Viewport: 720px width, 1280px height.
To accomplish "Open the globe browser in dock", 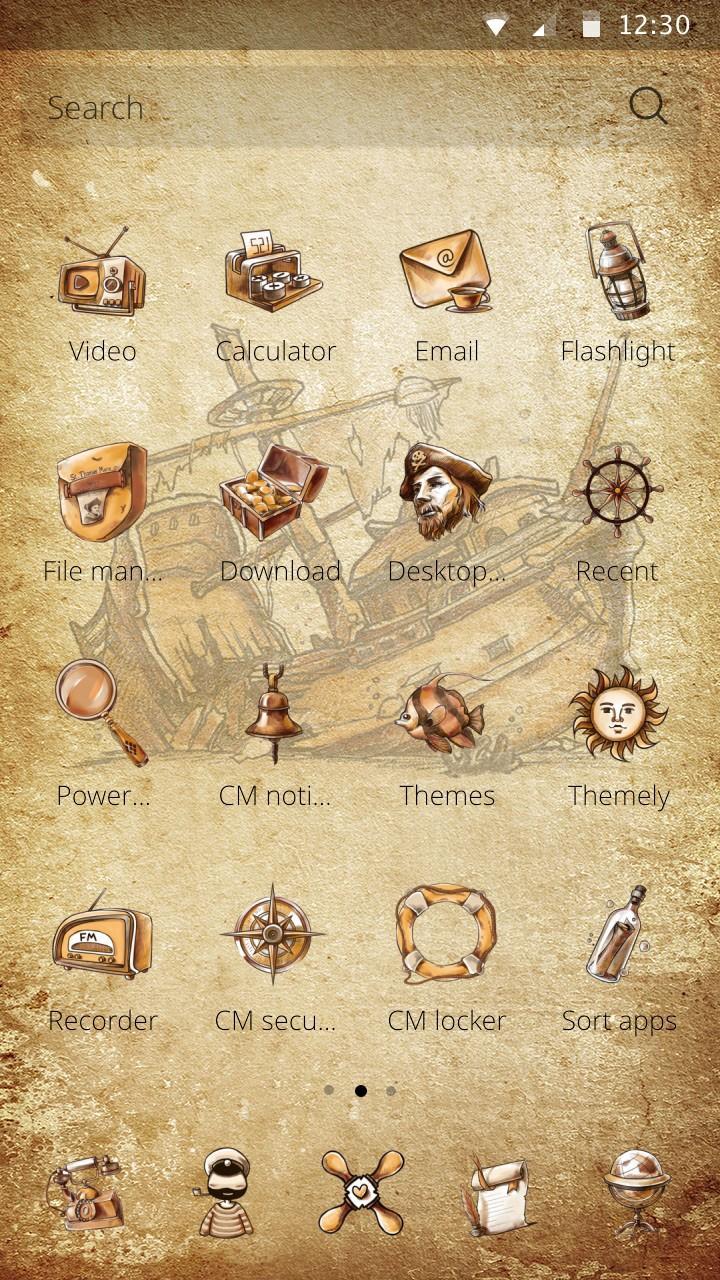I will pos(636,1192).
